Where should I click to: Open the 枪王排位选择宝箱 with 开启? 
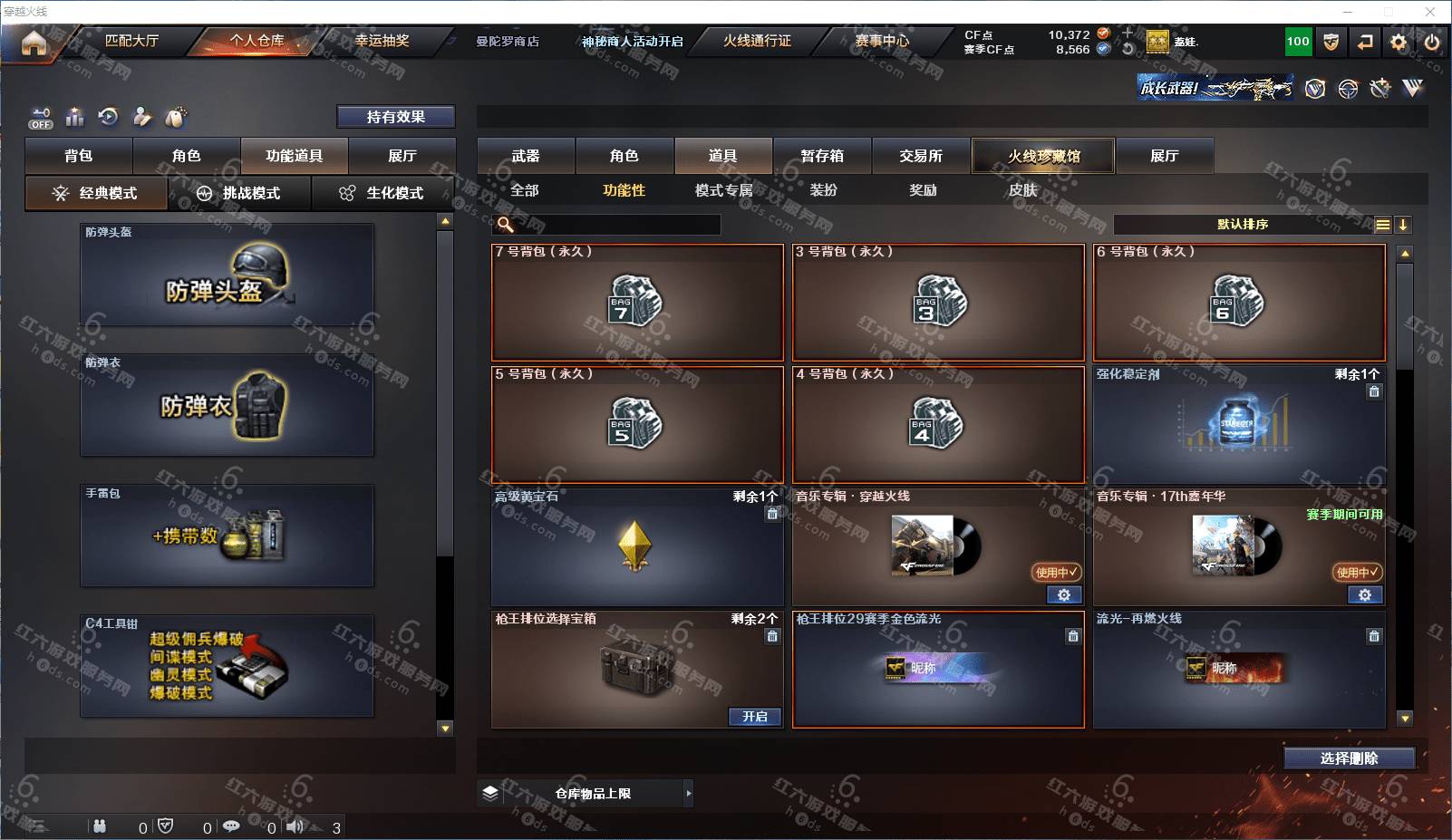tap(755, 717)
